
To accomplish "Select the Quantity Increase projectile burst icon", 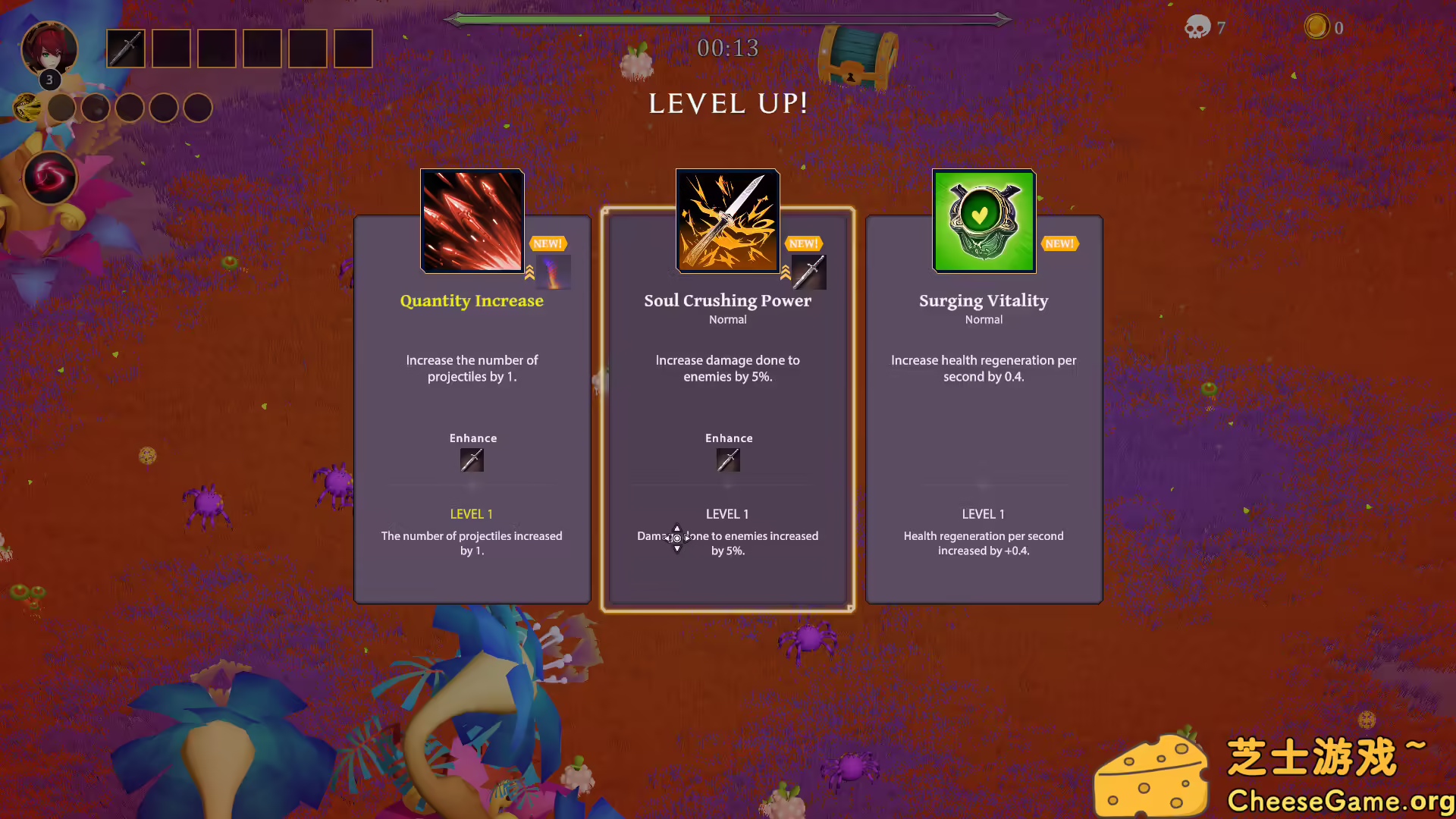I will pyautogui.click(x=472, y=221).
